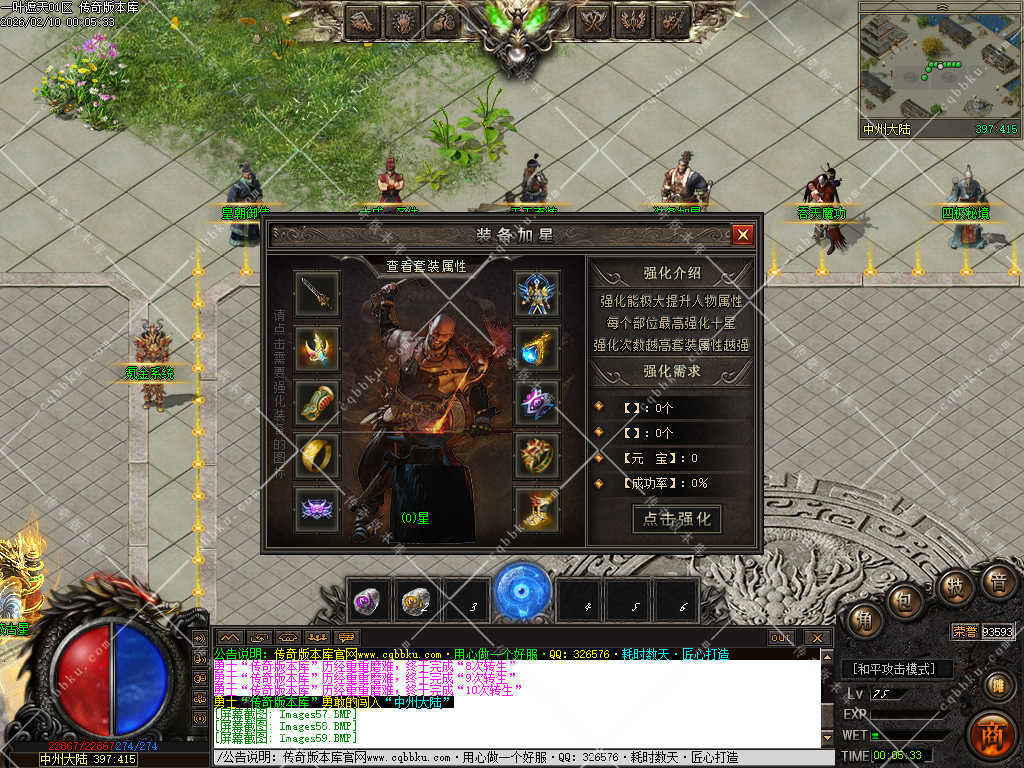Open the 技 skills panel

point(955,586)
